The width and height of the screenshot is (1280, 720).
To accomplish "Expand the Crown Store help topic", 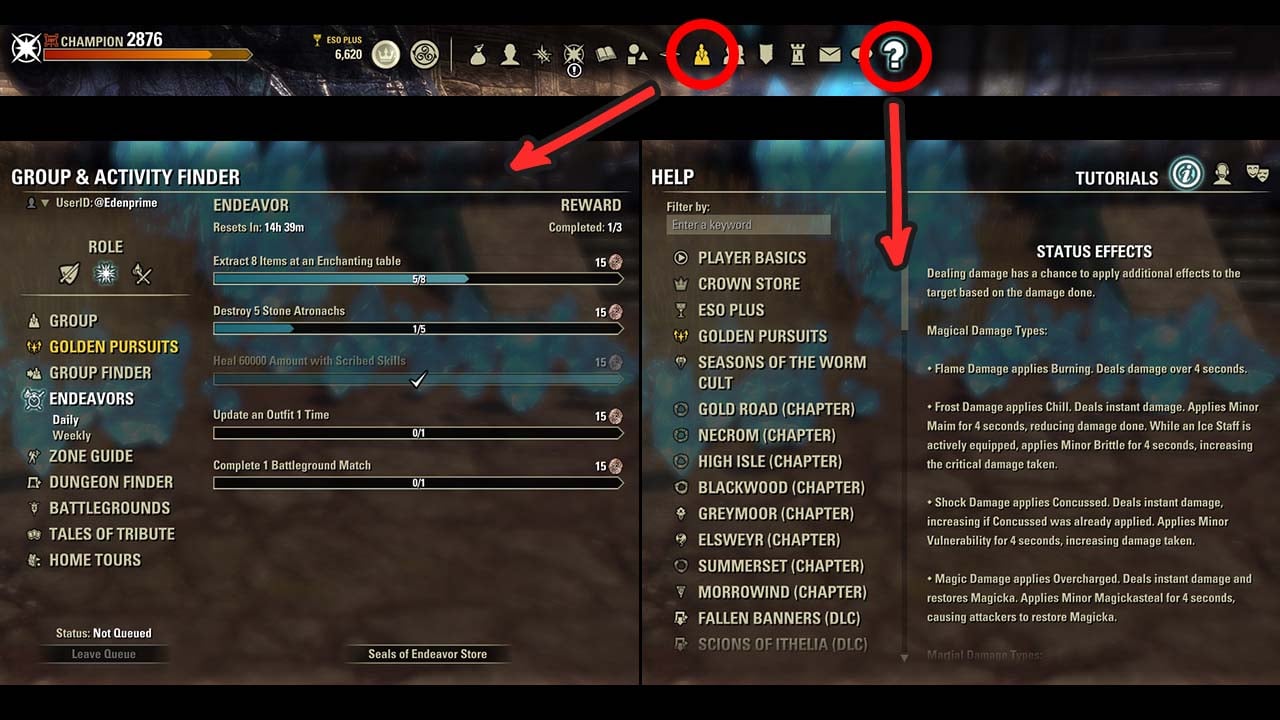I will tap(748, 284).
